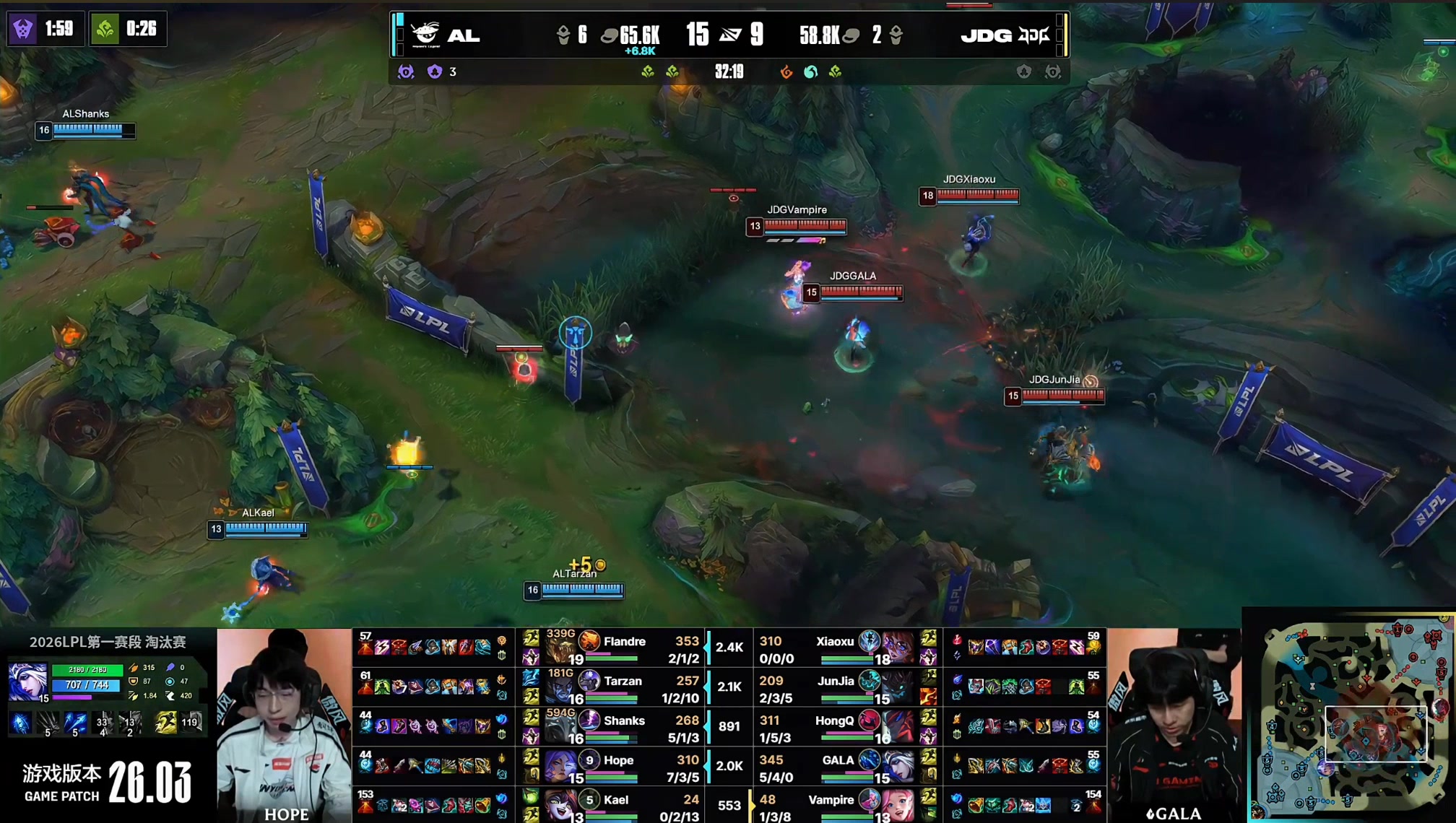Click the JDG team logo in the top bar
This screenshot has height=823, width=1456.
tap(1033, 35)
